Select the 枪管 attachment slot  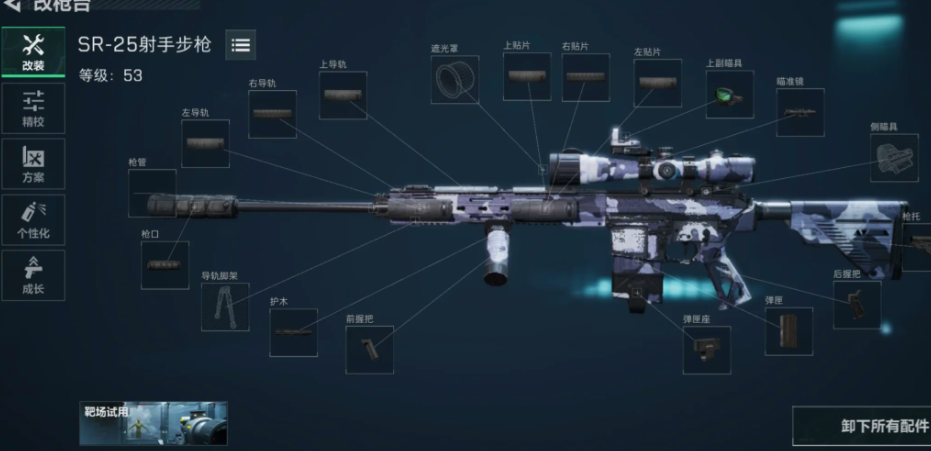click(x=152, y=194)
